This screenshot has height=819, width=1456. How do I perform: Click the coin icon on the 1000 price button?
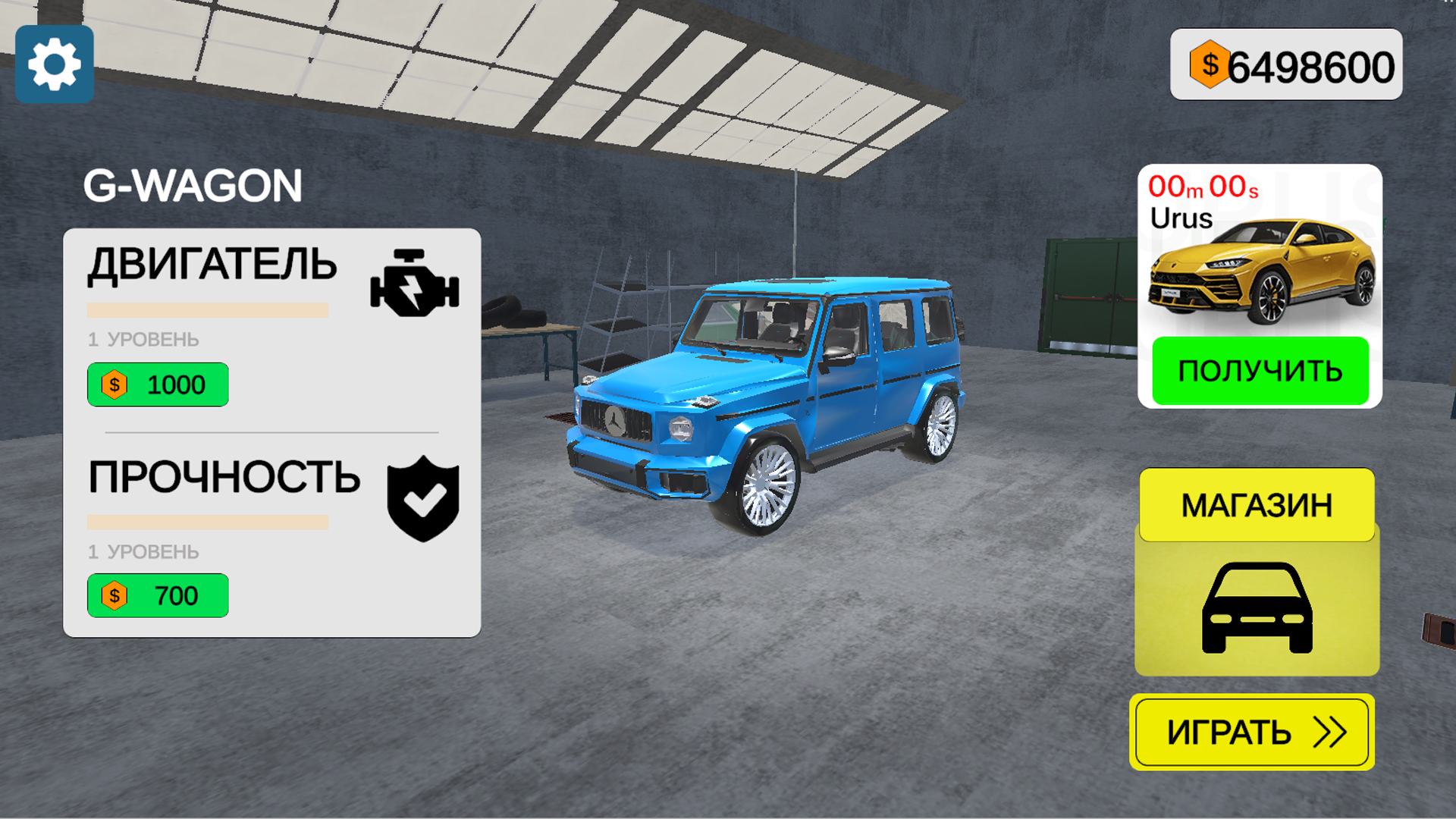(x=114, y=384)
